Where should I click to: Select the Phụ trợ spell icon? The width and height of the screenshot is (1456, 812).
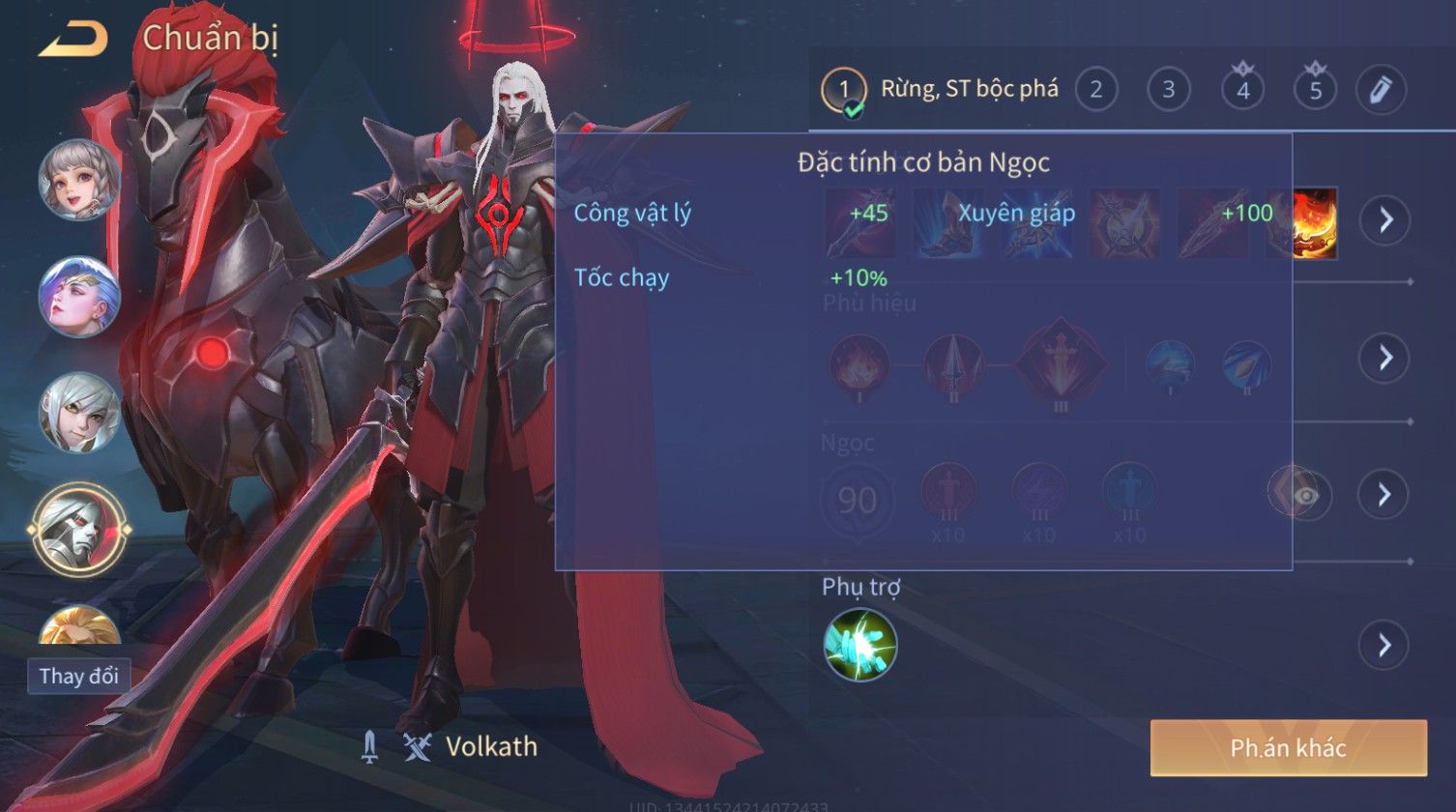tap(859, 644)
